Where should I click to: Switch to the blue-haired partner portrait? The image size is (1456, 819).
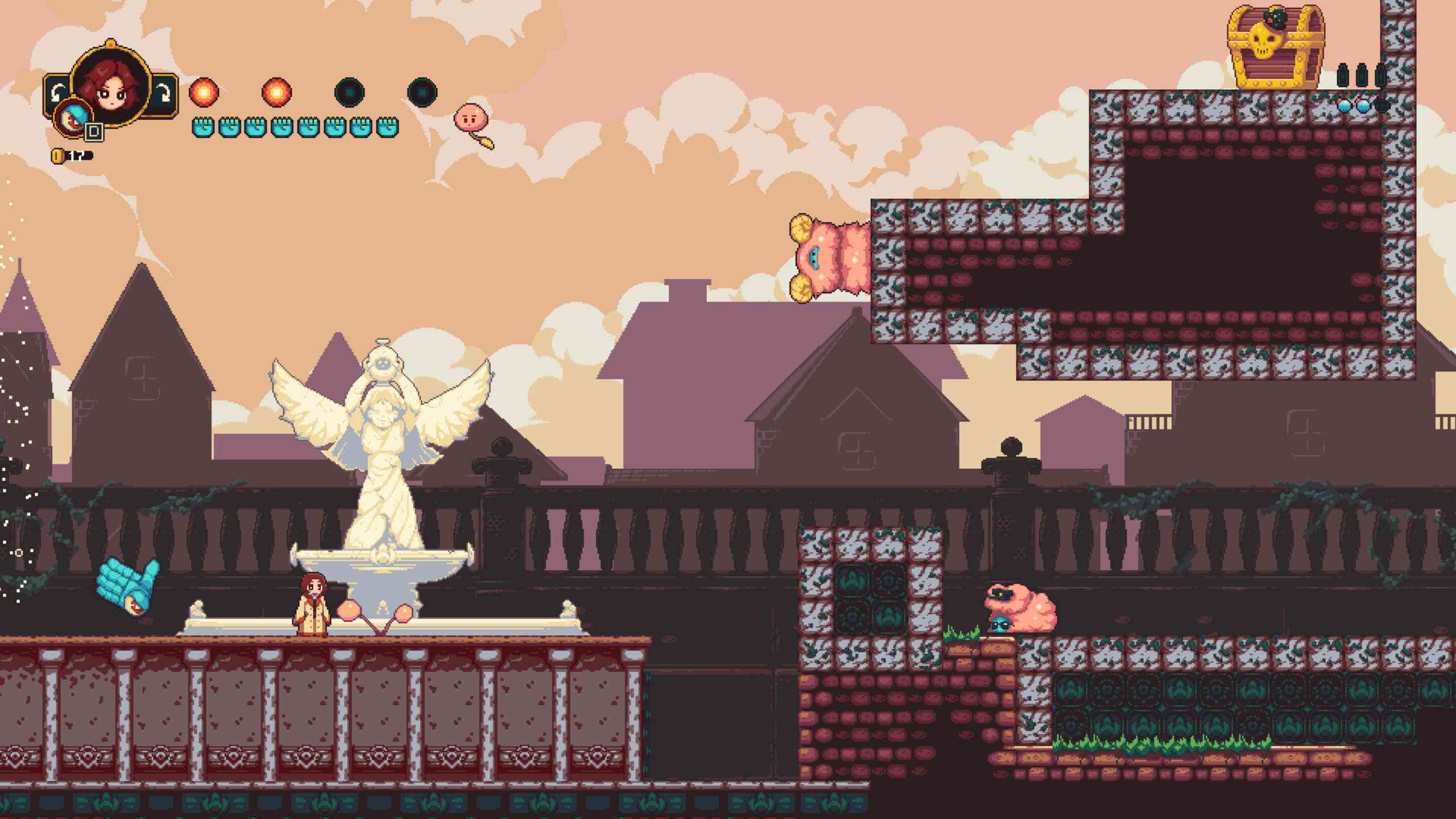tap(71, 118)
